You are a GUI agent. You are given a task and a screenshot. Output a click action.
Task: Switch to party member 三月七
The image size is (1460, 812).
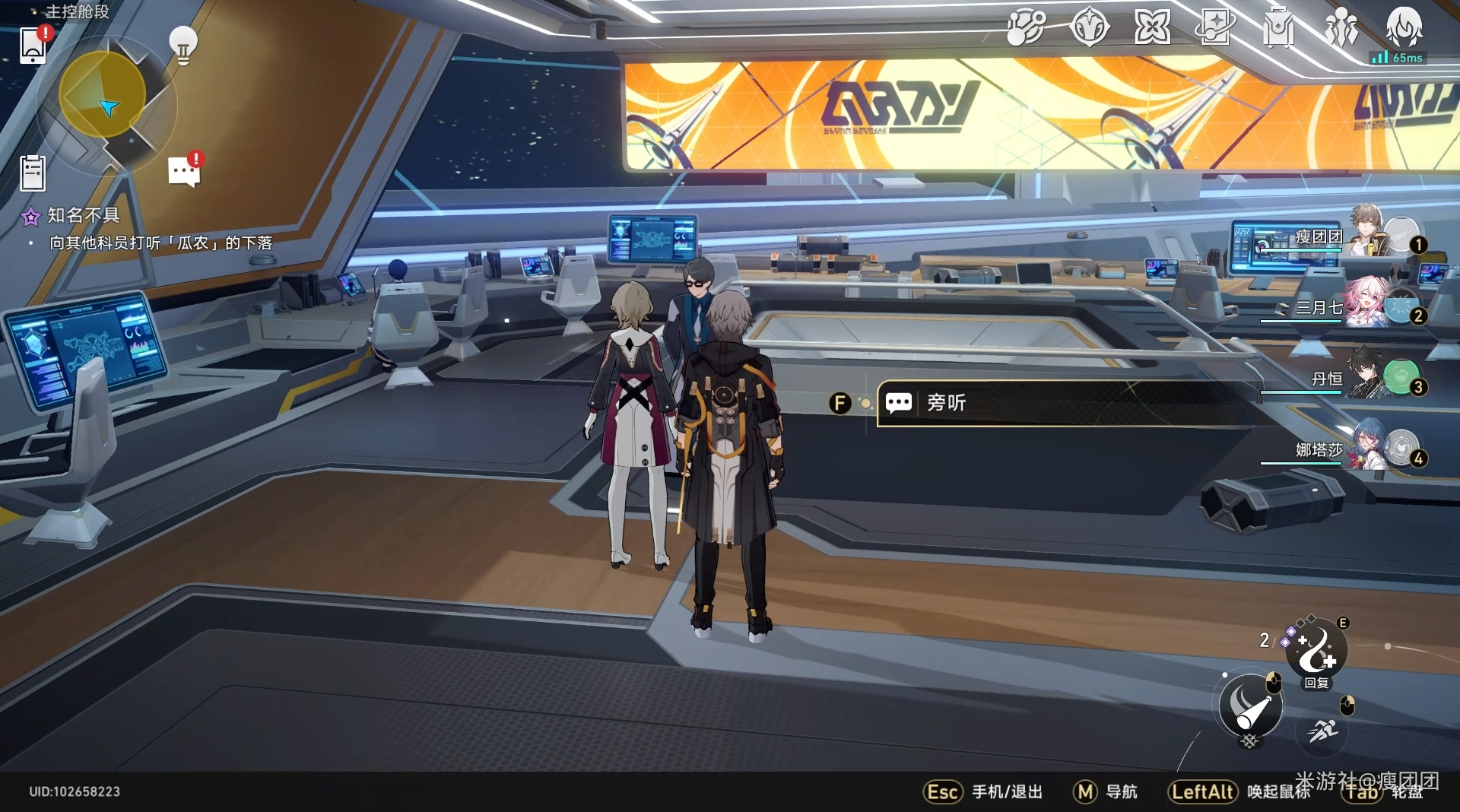coord(1369,306)
